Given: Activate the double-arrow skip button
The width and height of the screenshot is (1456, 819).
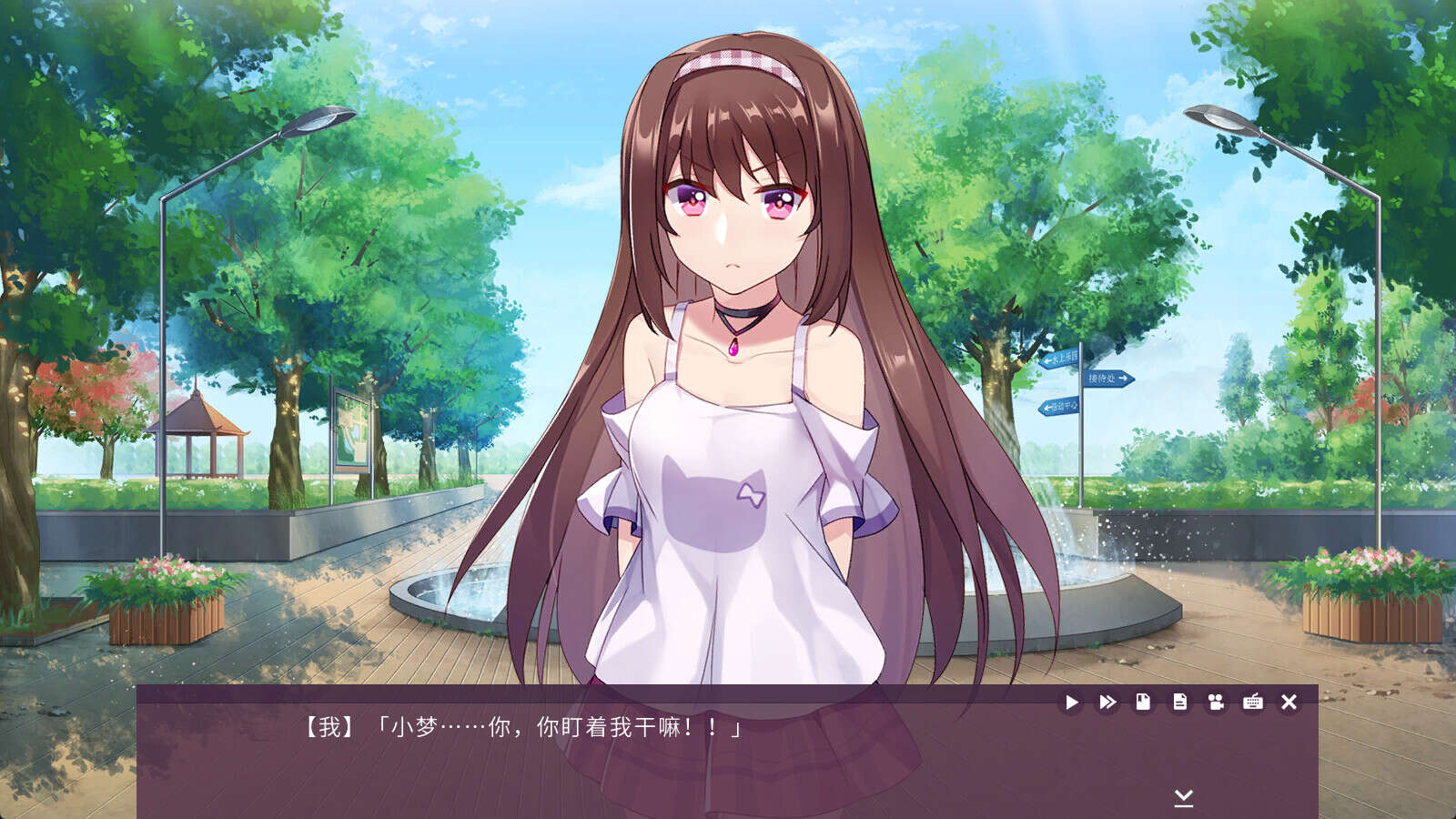Looking at the screenshot, I should tap(1107, 703).
